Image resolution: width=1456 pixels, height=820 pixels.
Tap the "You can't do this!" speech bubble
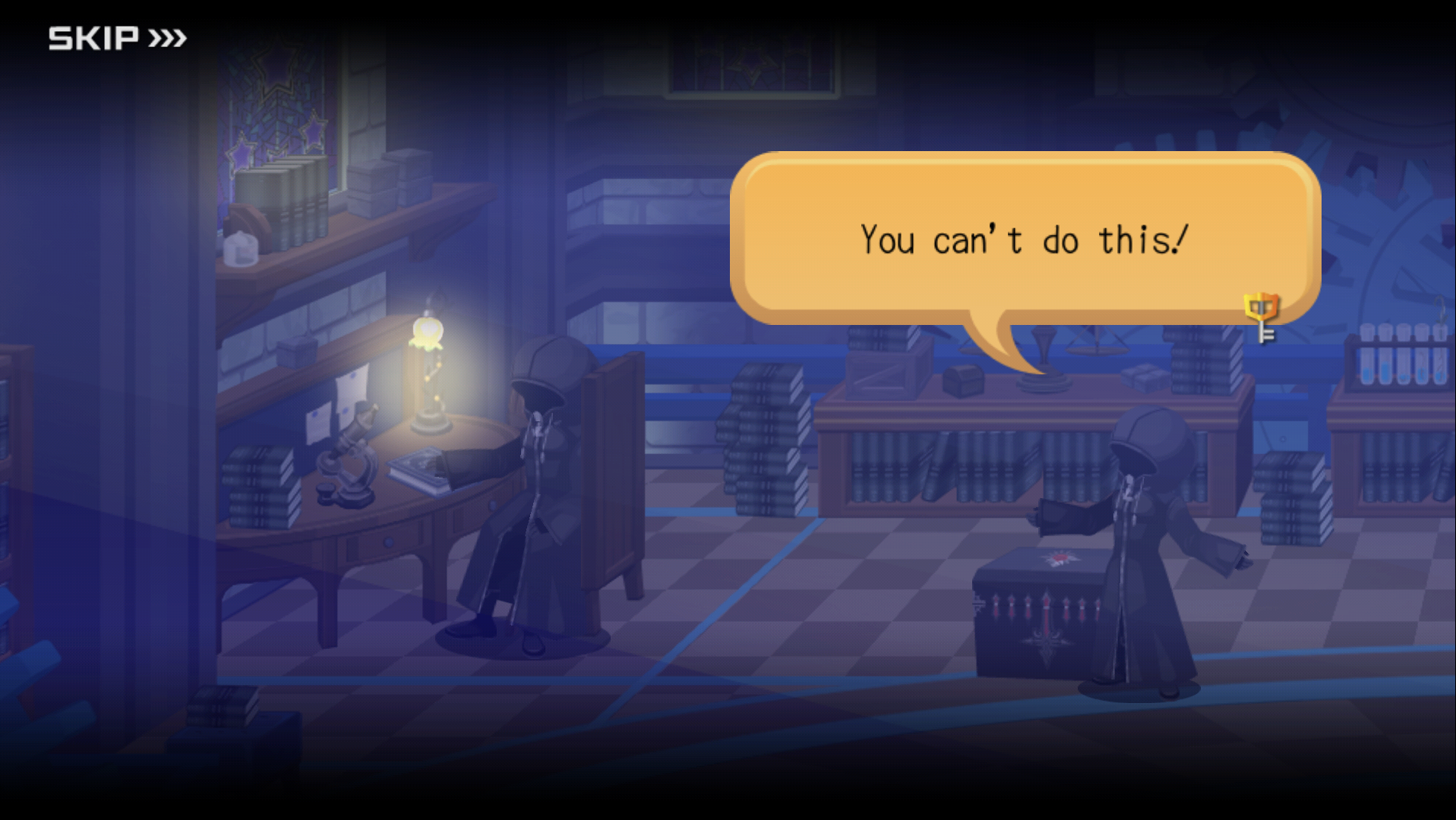[x=1024, y=239]
